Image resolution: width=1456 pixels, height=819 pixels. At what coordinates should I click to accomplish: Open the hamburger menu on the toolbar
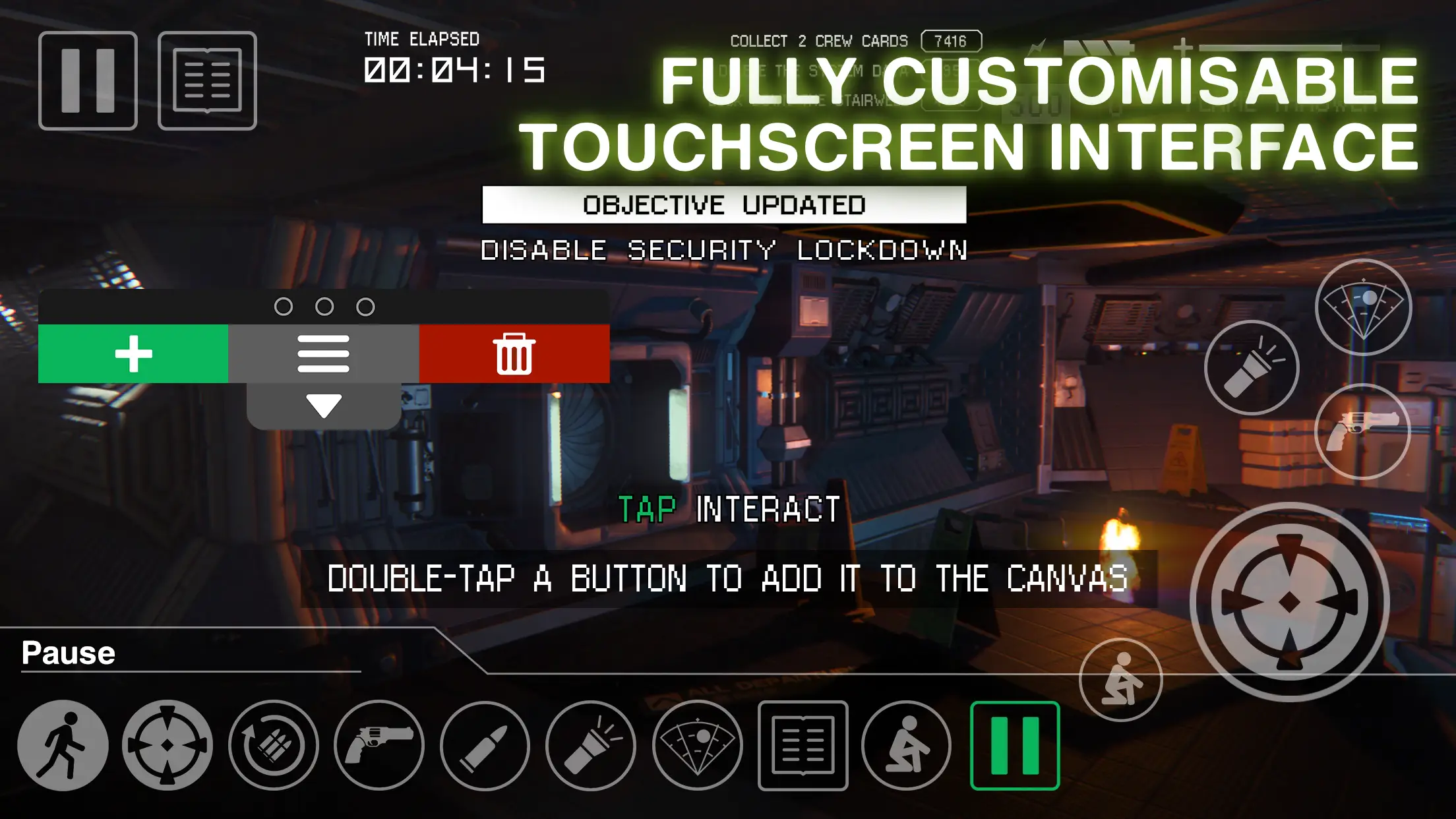(323, 353)
